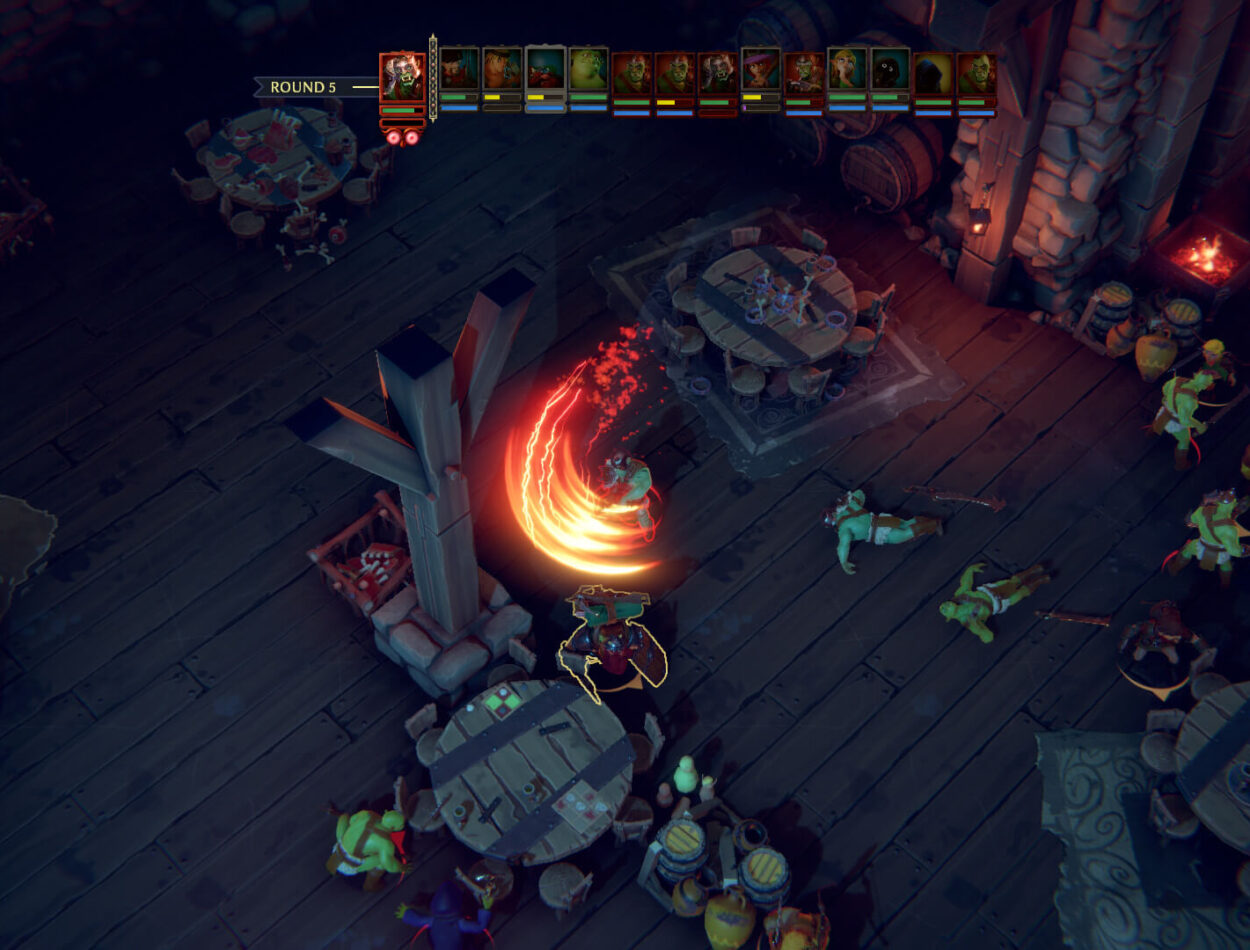Choose the black shadowy creature turn portrait
The height and width of the screenshot is (950, 1250).
(x=890, y=70)
